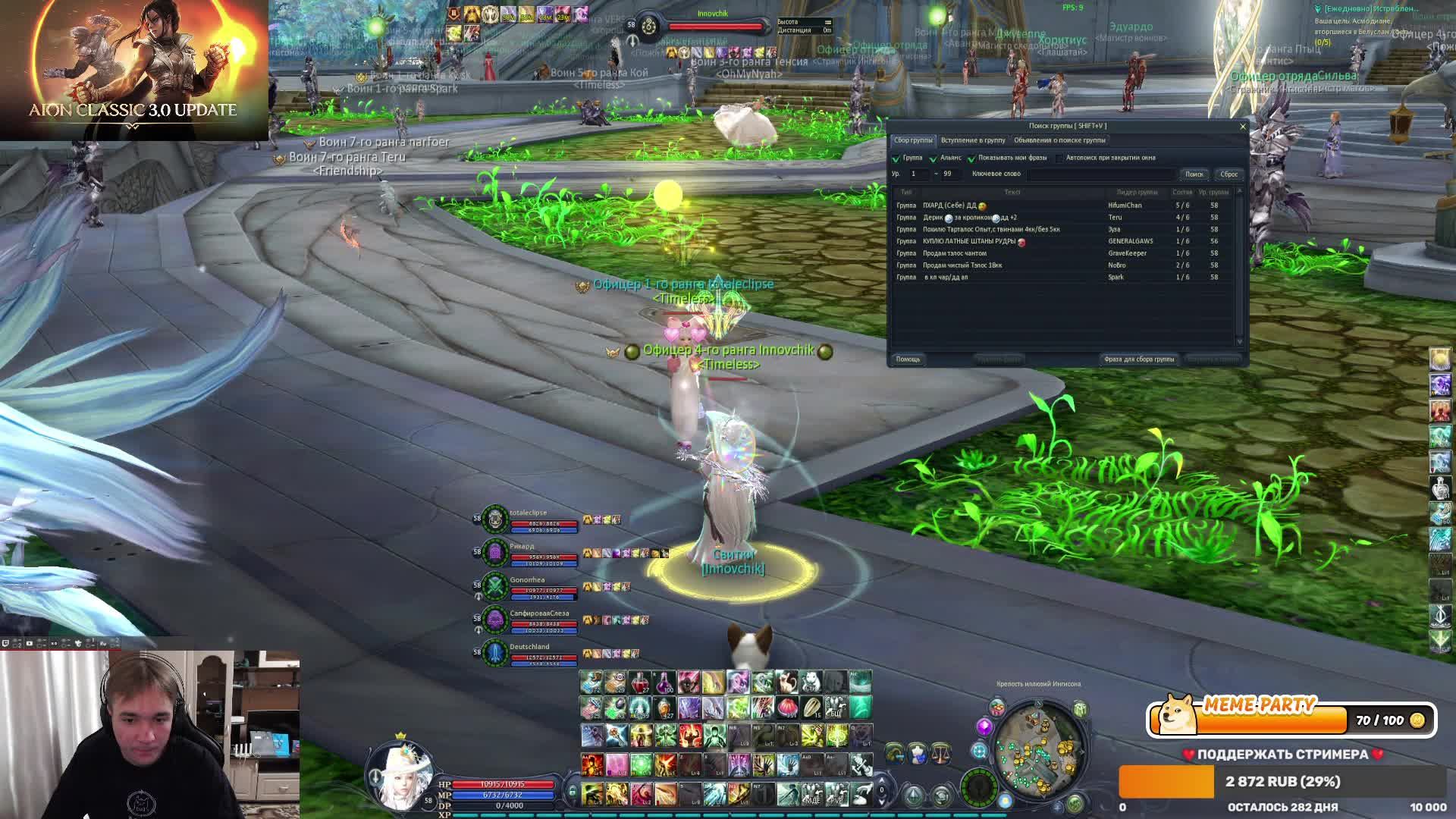This screenshot has height=819, width=1456.
Task: Open the Помощь help button
Action: 908,359
